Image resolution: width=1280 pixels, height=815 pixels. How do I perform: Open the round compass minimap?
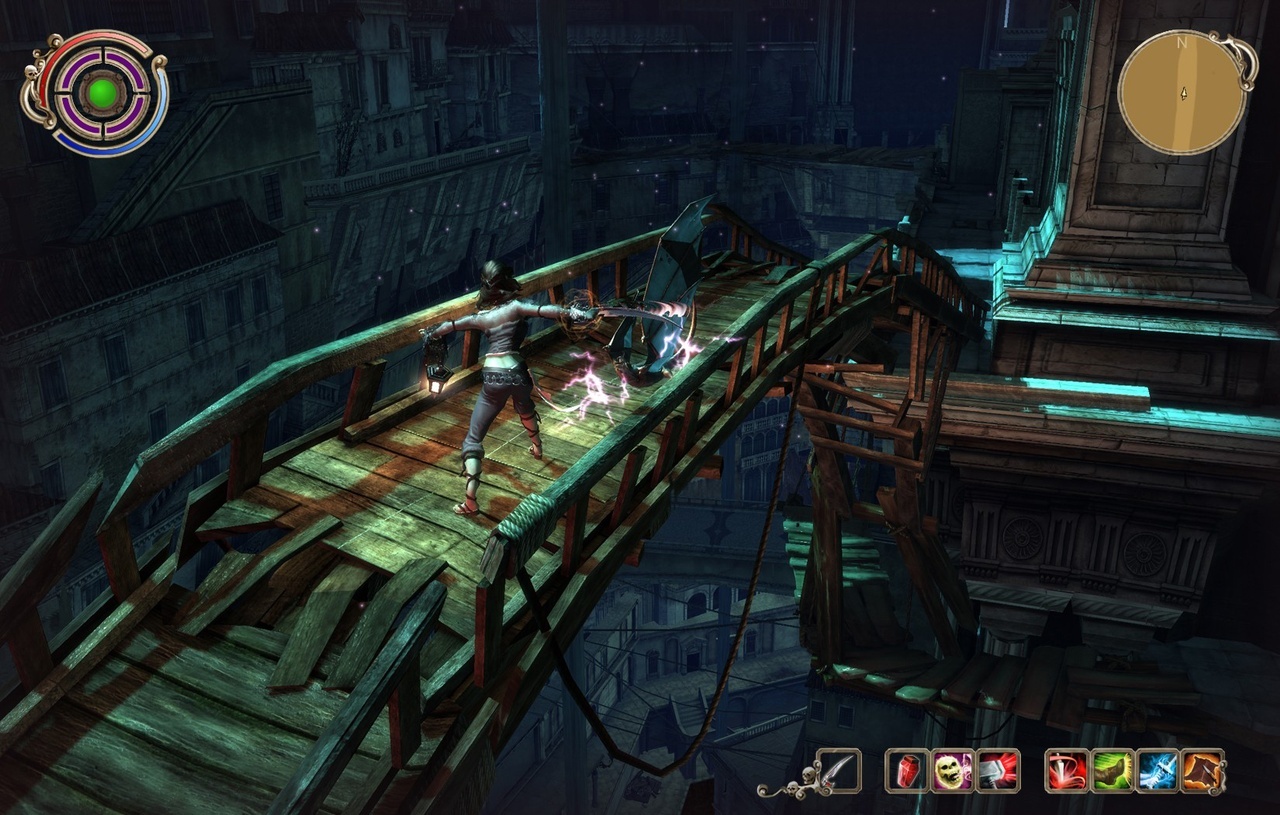pyautogui.click(x=1182, y=92)
